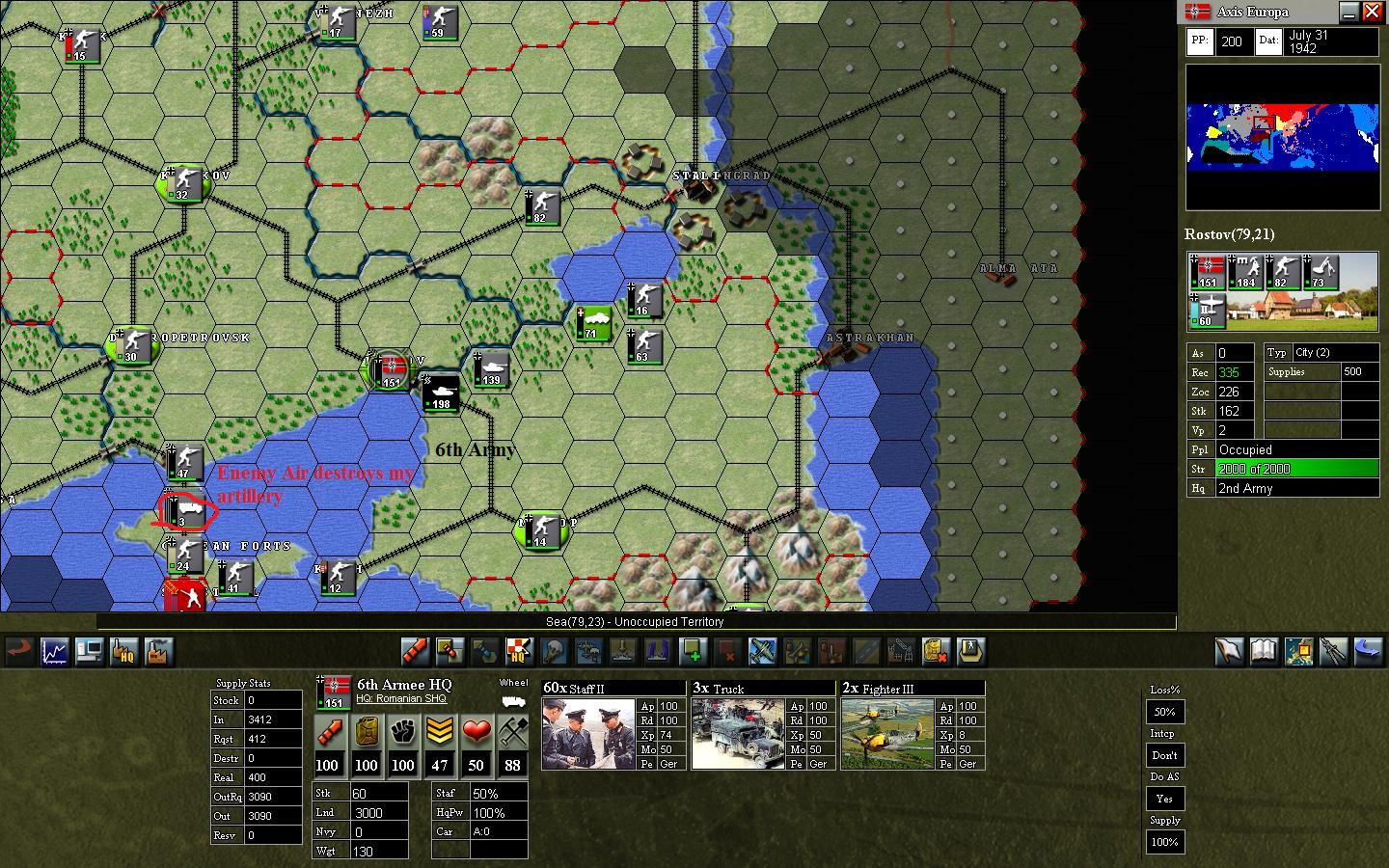Open the statistics graph icon
This screenshot has height=868, width=1389.
[54, 652]
